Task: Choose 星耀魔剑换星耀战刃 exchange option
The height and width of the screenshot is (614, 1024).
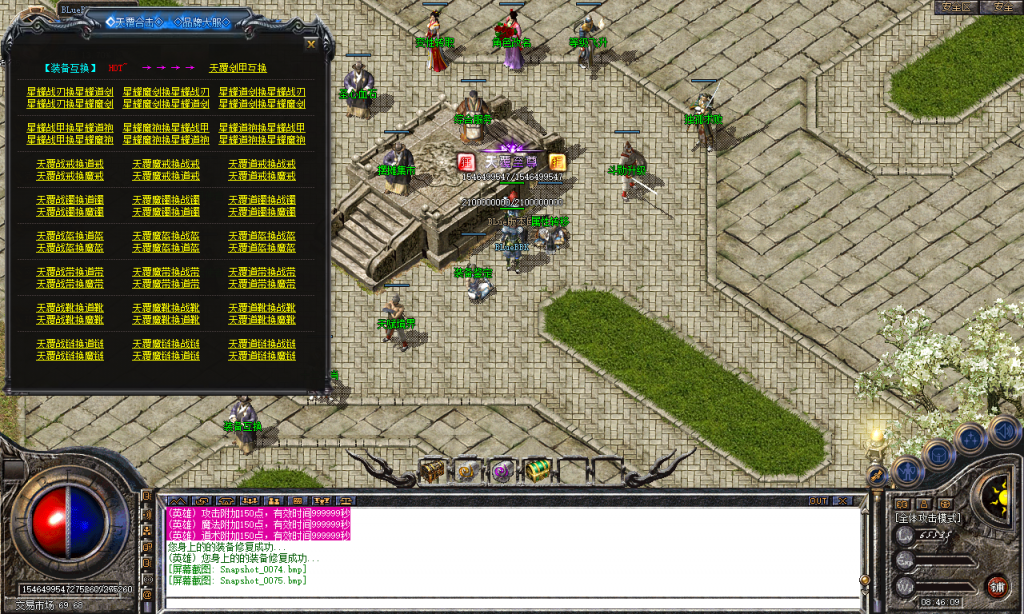Action: pyautogui.click(x=166, y=91)
